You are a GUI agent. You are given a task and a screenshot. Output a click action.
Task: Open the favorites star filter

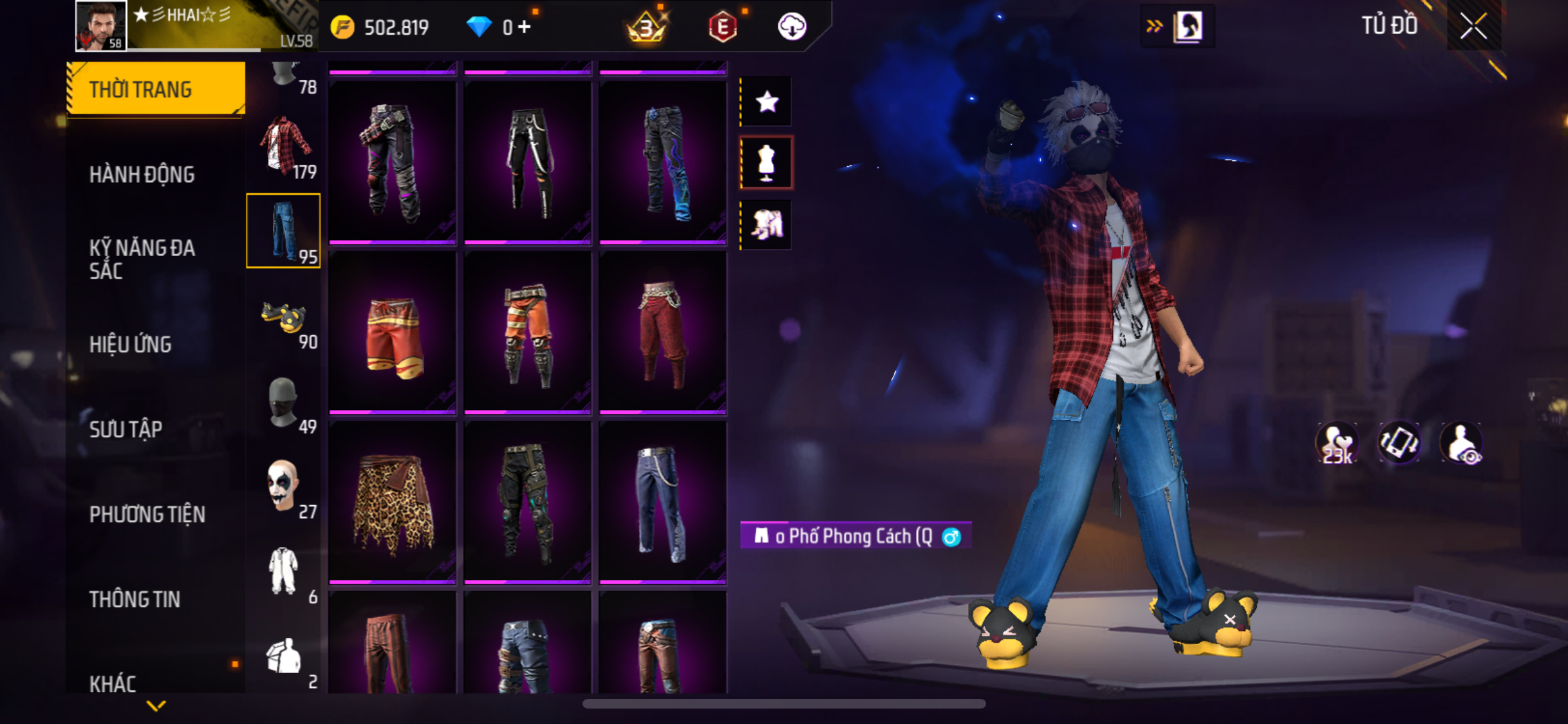tap(767, 102)
